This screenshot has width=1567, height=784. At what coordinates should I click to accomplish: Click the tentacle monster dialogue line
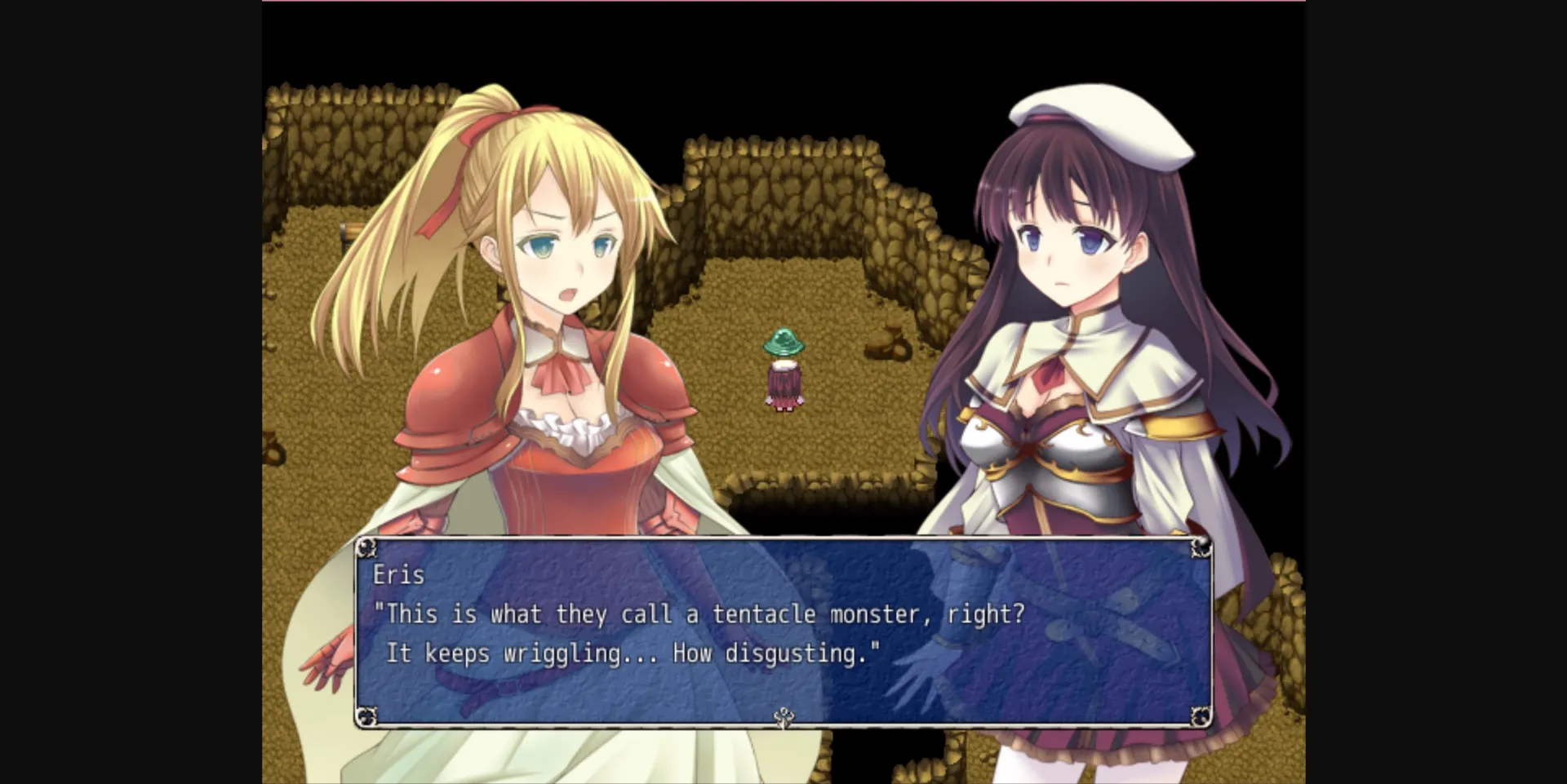(702, 614)
